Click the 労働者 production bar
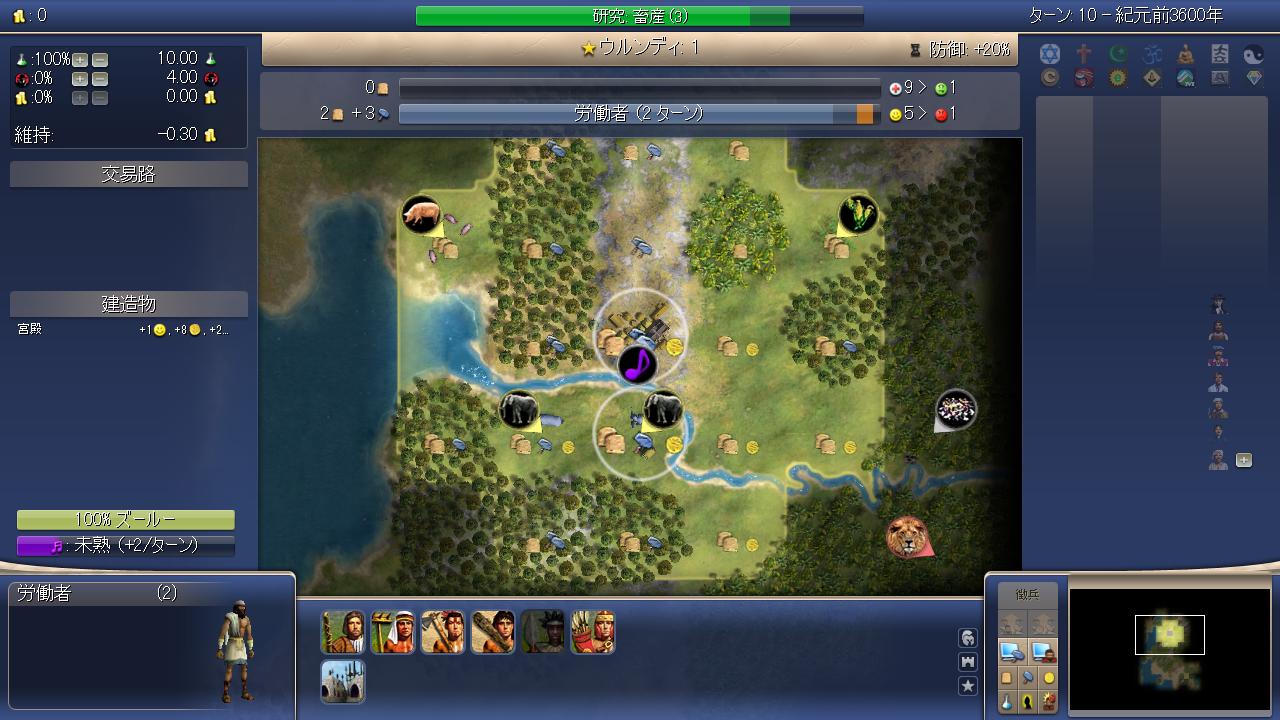Viewport: 1280px width, 720px height. tap(639, 114)
